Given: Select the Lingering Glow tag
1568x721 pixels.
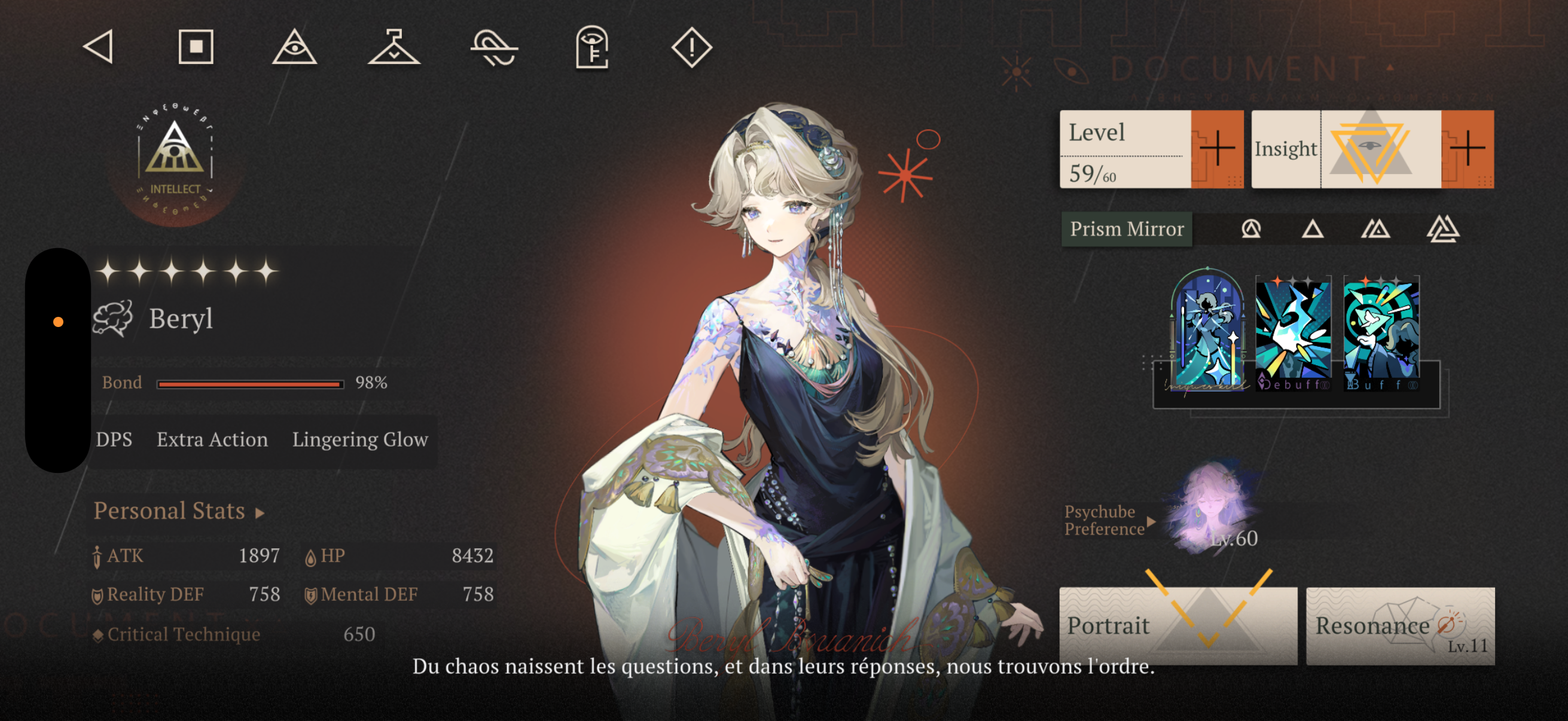Looking at the screenshot, I should pyautogui.click(x=360, y=439).
